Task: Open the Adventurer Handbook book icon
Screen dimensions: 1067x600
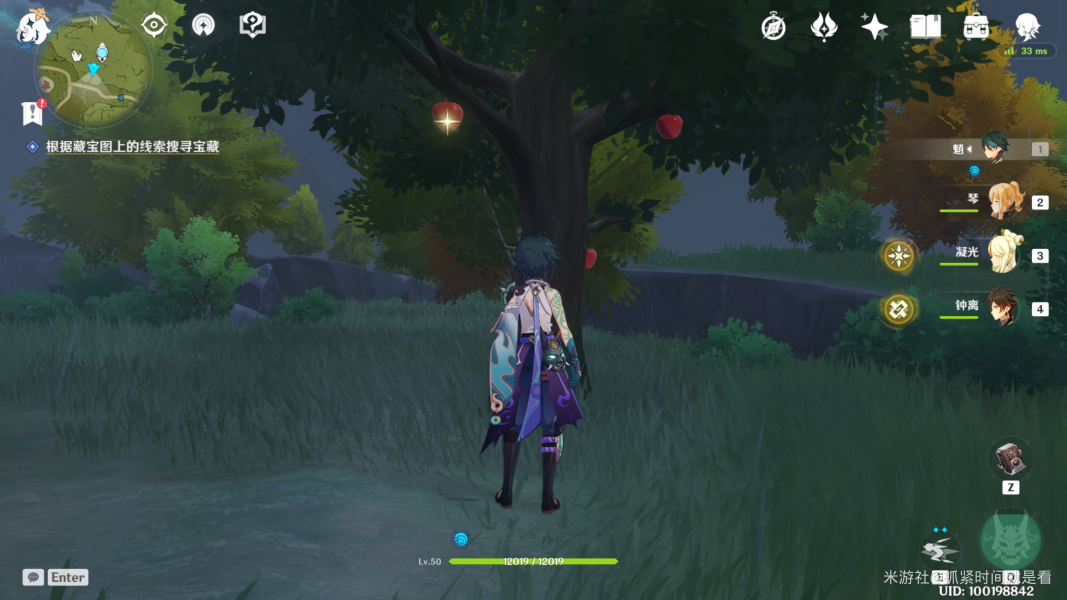Action: [x=925, y=27]
